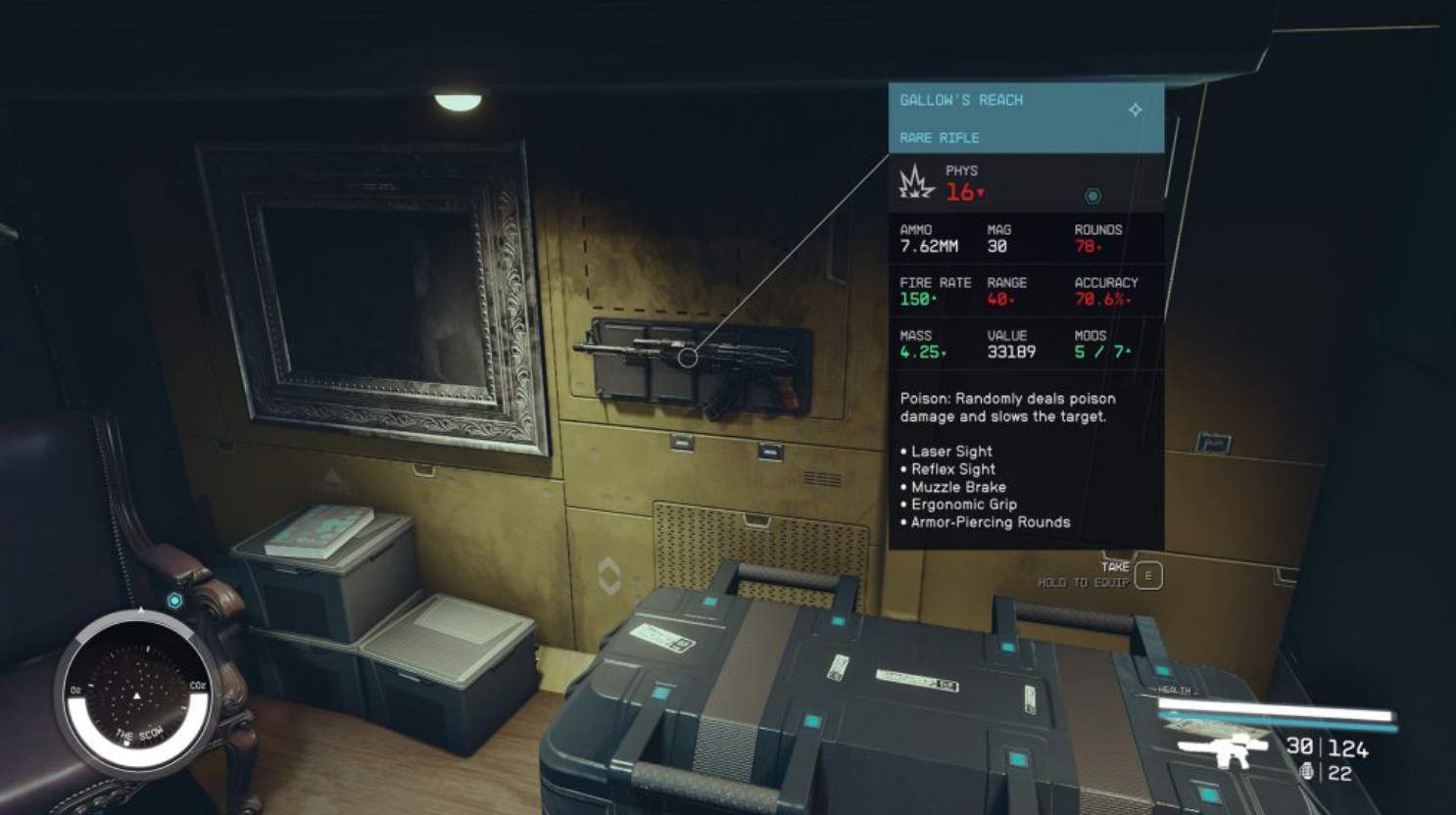Click the grenade icon beside the ammo count
This screenshot has width=1456, height=815.
click(1307, 773)
